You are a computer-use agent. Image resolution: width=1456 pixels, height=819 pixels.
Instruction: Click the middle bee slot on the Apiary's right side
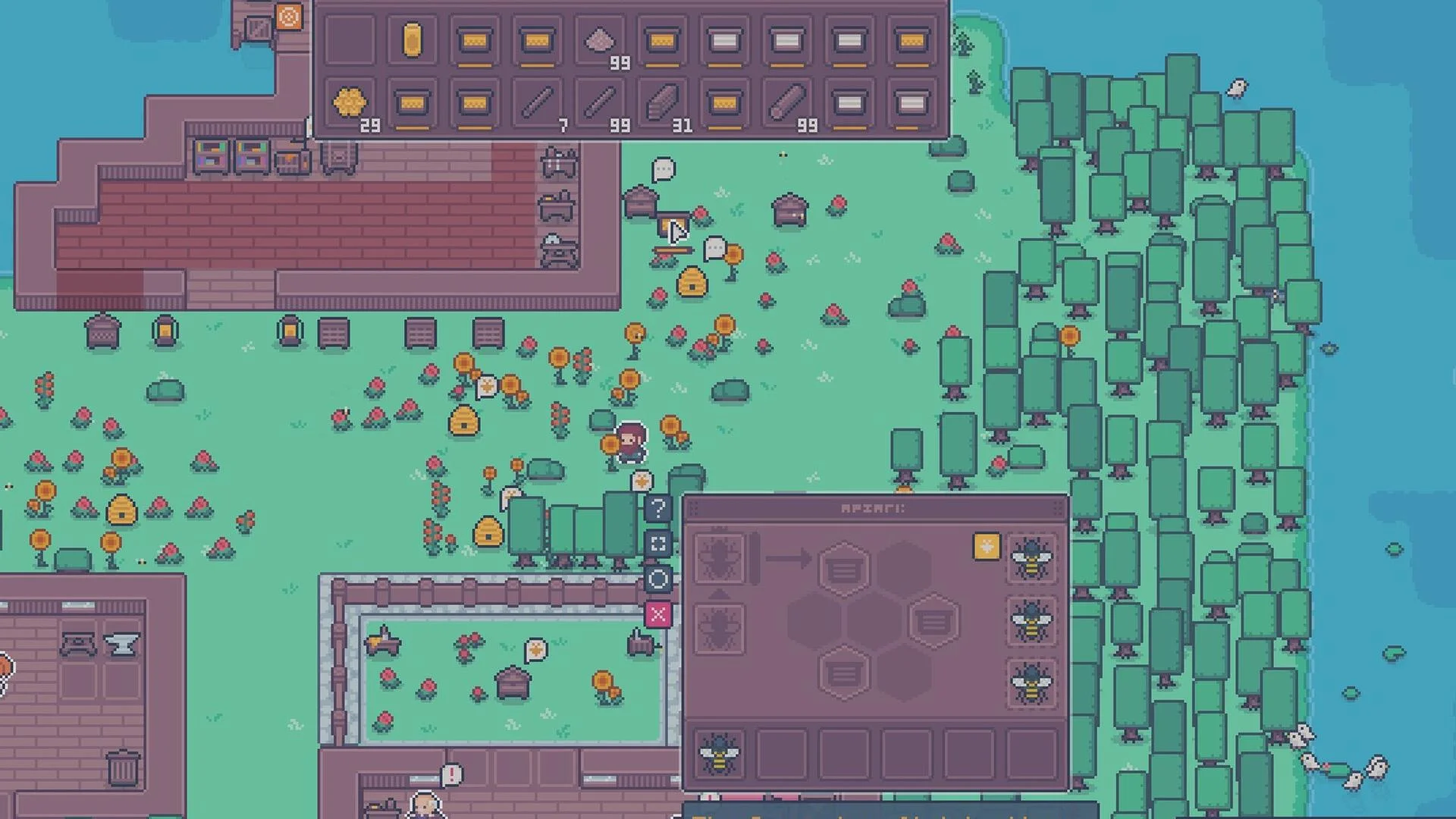click(x=1031, y=623)
